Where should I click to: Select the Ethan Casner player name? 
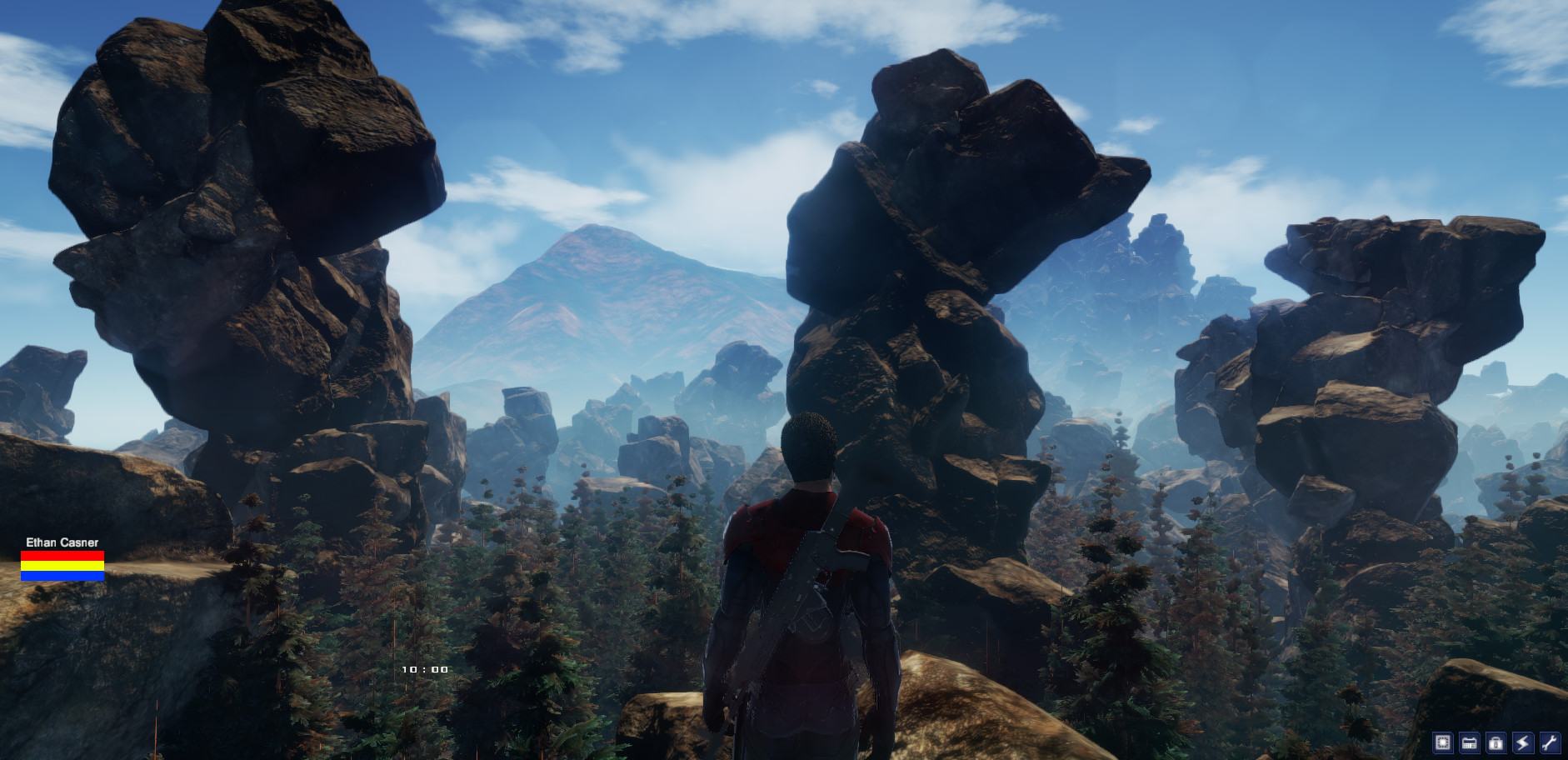(62, 542)
